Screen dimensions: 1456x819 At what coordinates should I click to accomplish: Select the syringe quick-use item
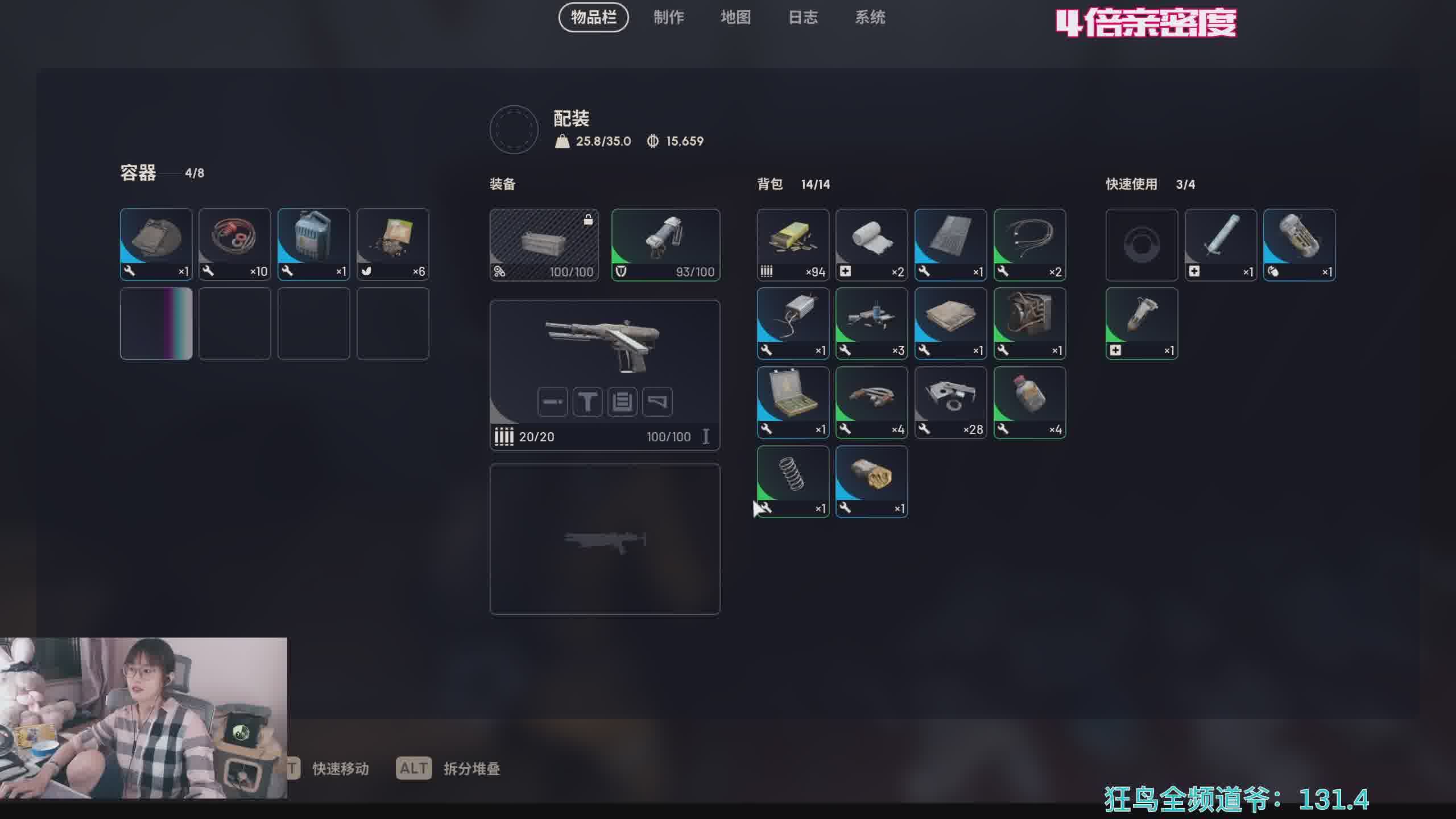pyautogui.click(x=1220, y=245)
